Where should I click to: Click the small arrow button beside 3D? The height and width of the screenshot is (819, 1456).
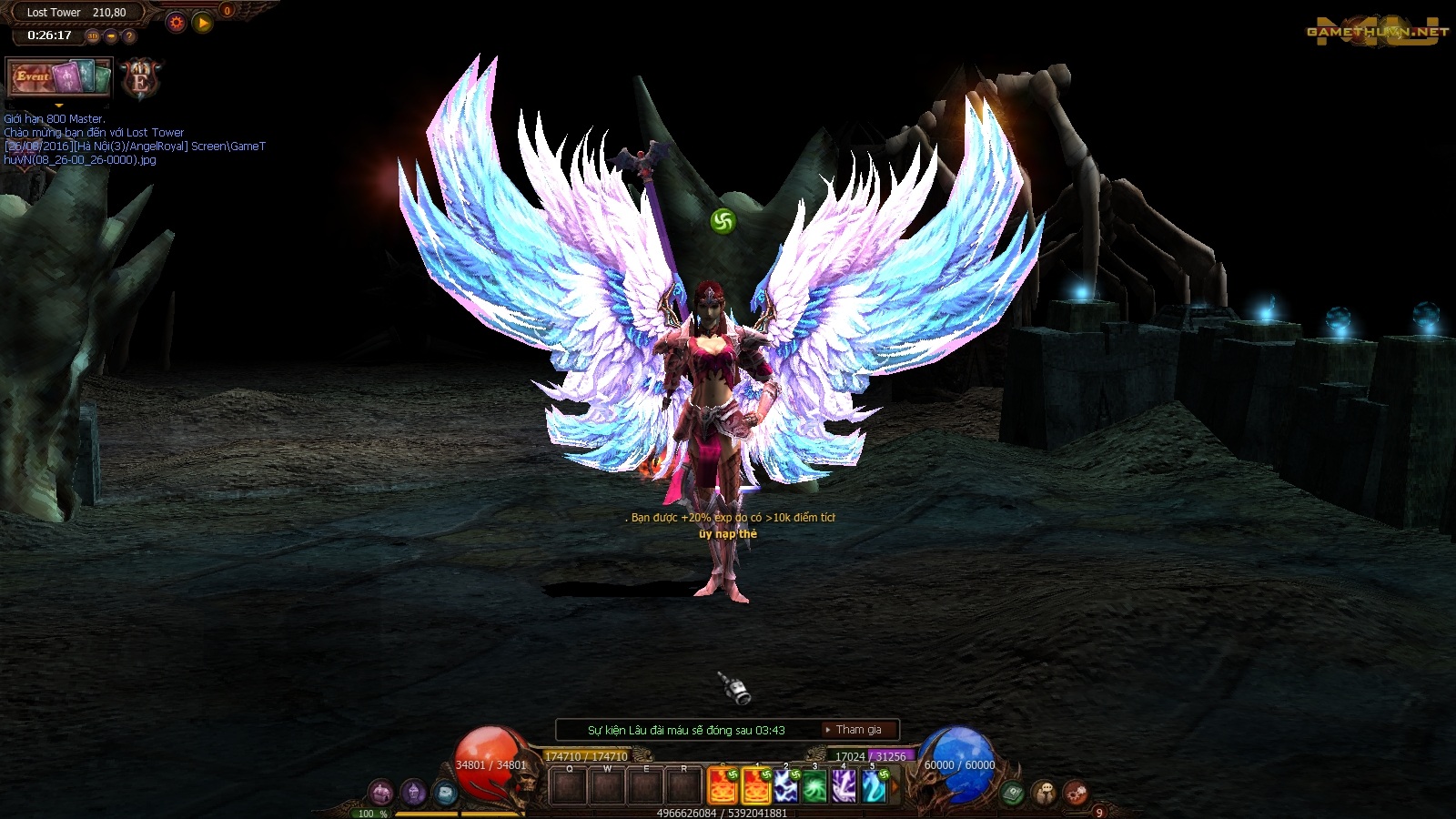pyautogui.click(x=111, y=36)
